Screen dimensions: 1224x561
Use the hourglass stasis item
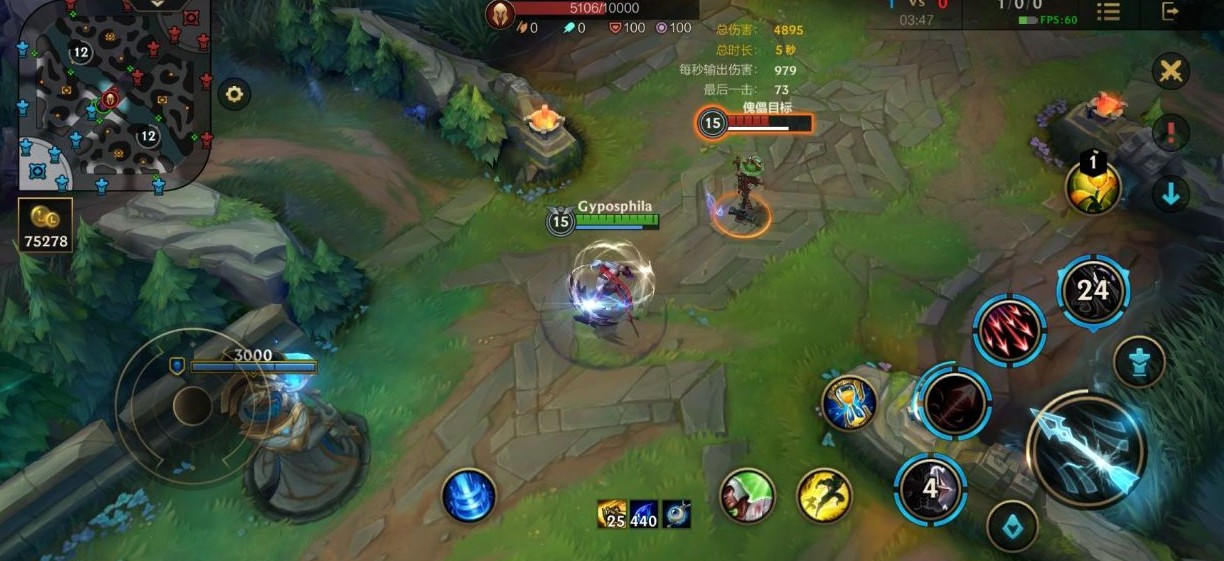tap(849, 403)
